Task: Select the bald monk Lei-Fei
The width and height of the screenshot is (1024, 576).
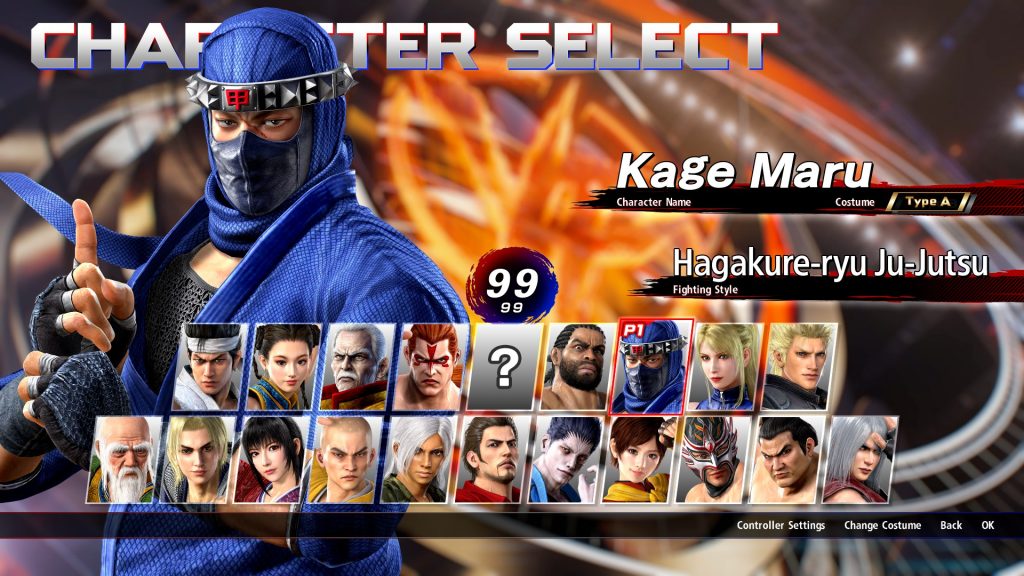Action: [346, 460]
